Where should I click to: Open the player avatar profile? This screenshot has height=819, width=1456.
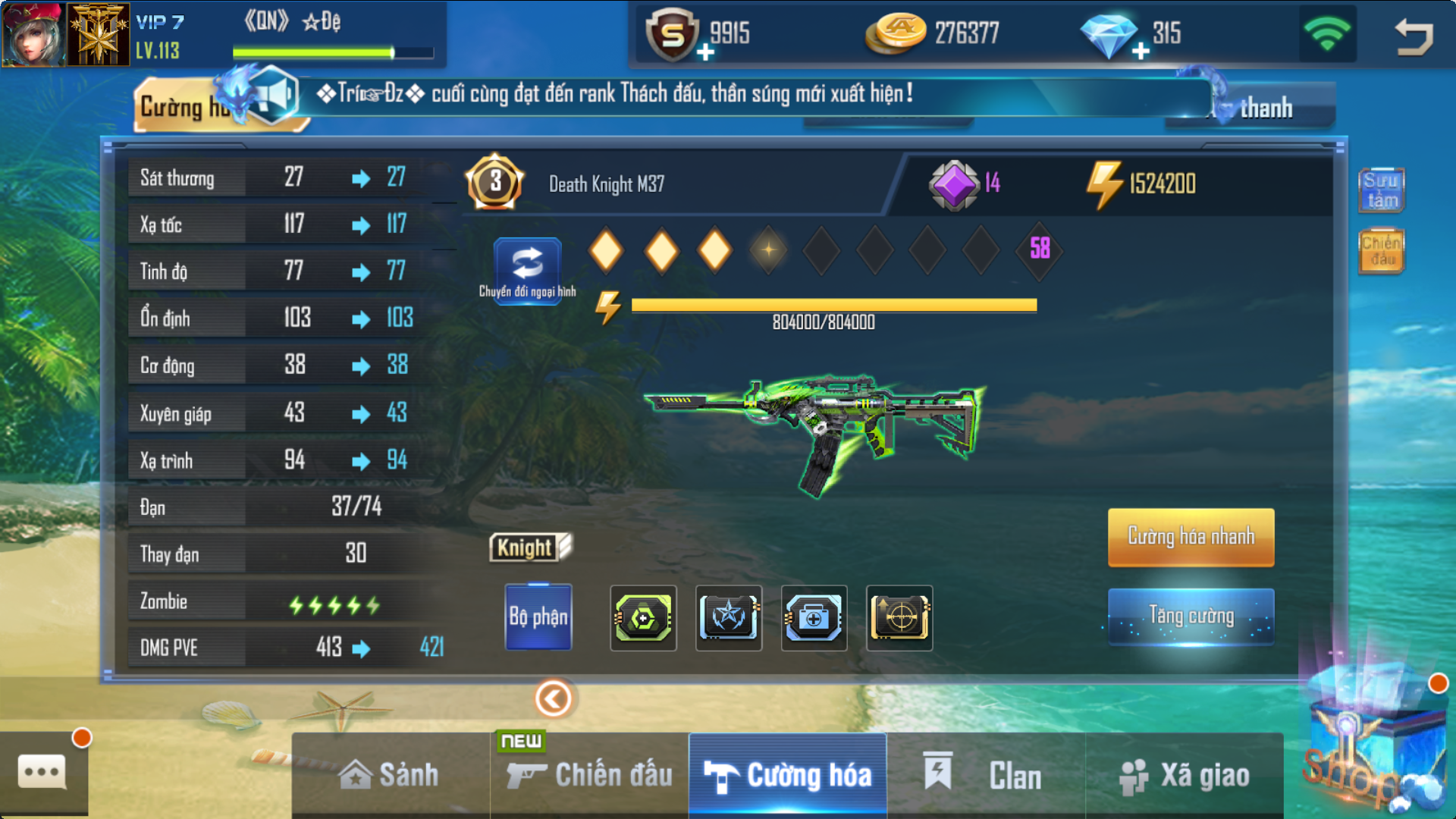(33, 34)
